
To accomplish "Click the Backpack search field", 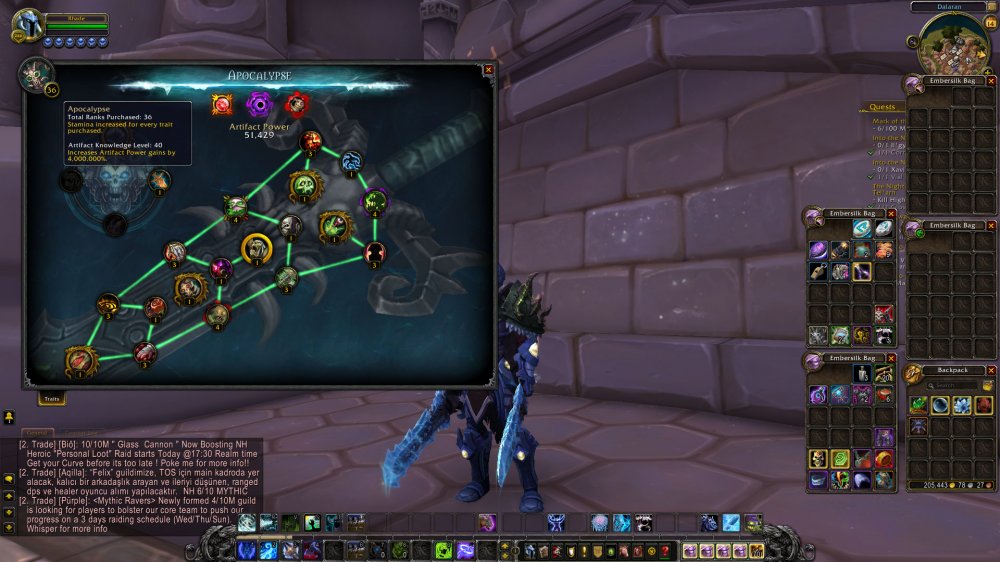I will point(954,385).
